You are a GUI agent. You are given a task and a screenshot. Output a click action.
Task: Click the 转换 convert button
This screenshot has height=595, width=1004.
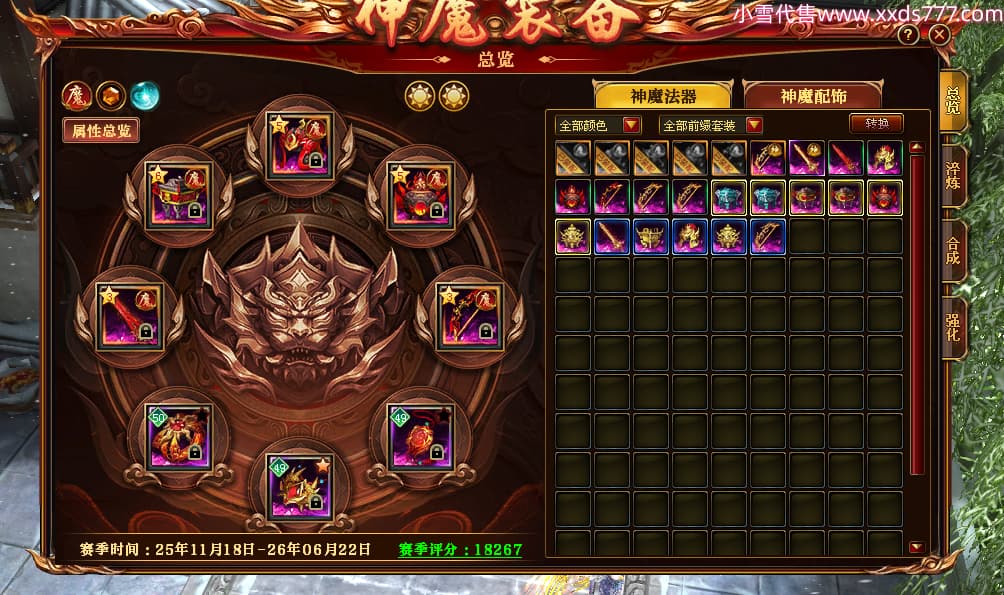pos(876,124)
